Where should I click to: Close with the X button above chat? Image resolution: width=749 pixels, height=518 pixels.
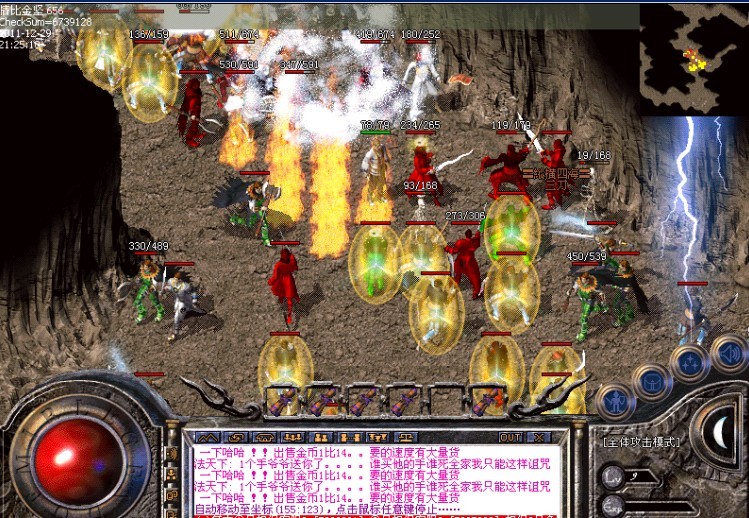[x=538, y=437]
